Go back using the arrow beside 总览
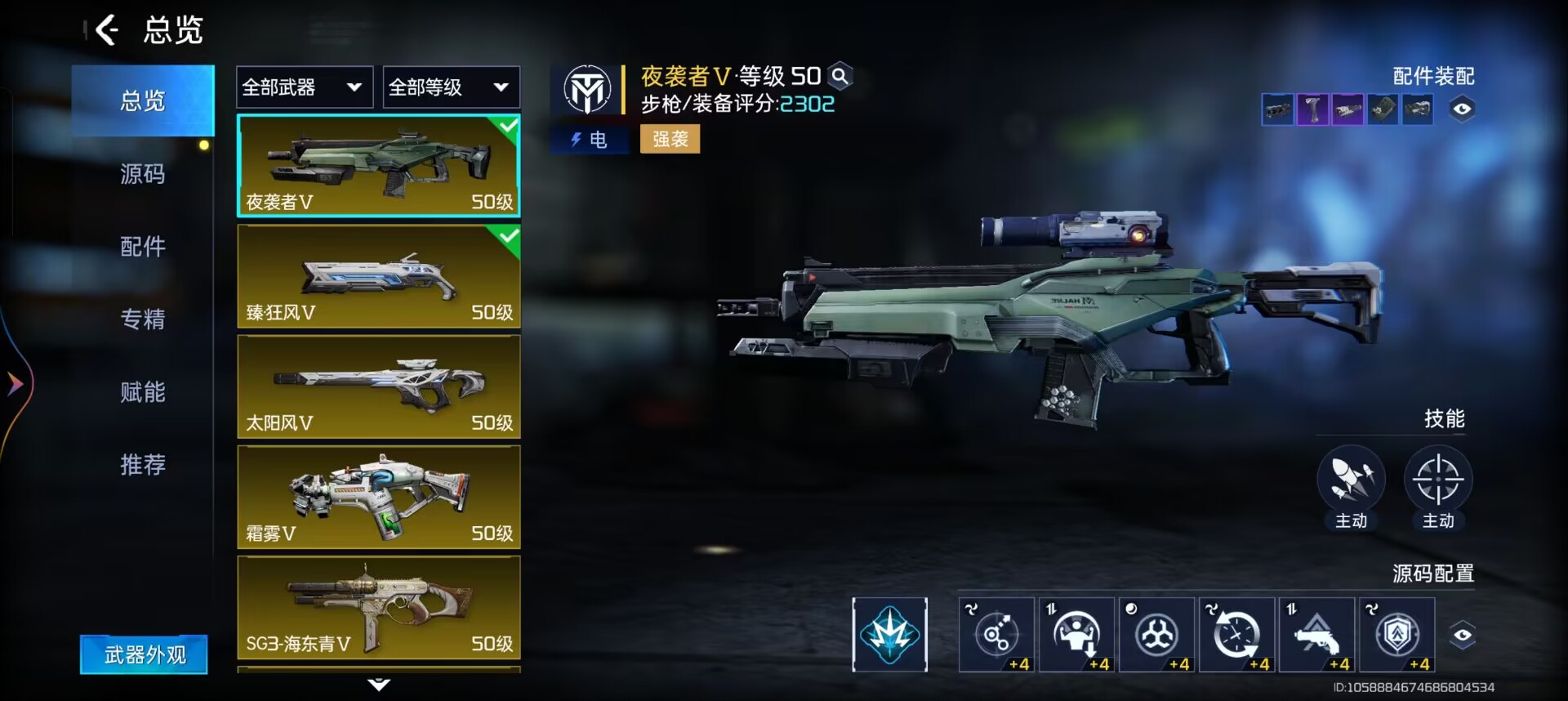1568x701 pixels. [x=107, y=31]
